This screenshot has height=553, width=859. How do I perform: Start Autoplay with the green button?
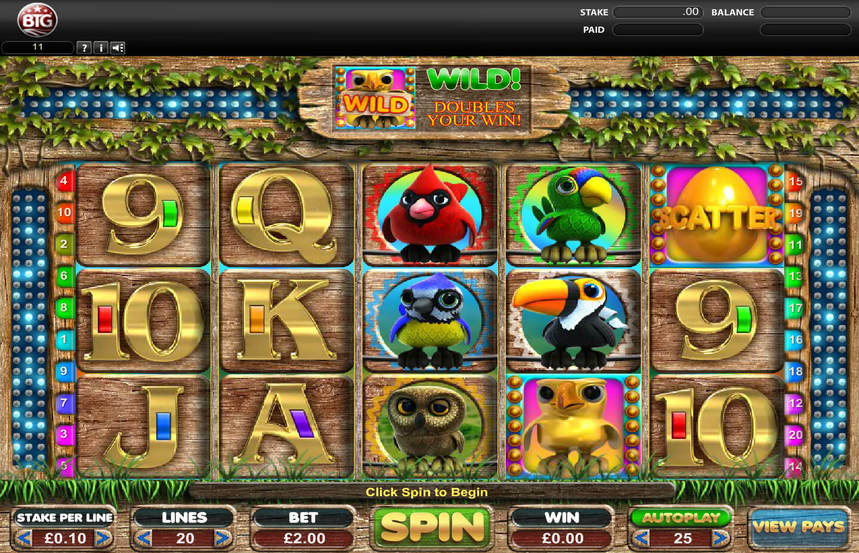click(680, 518)
